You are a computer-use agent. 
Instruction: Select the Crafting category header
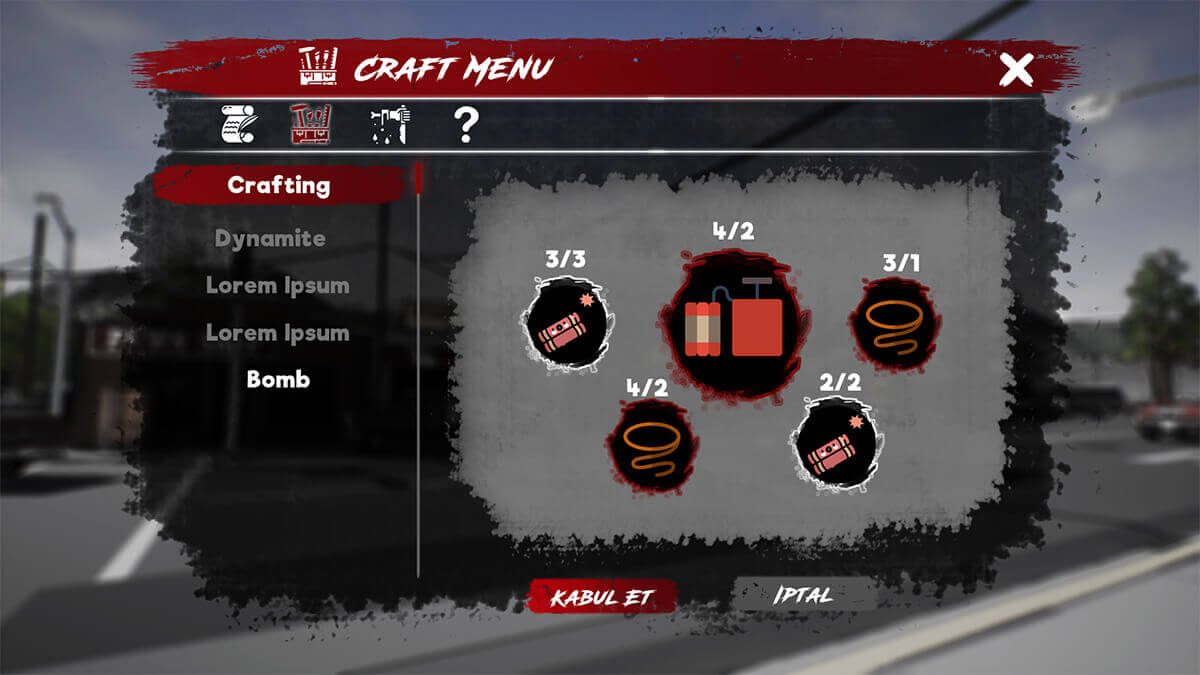(279, 185)
